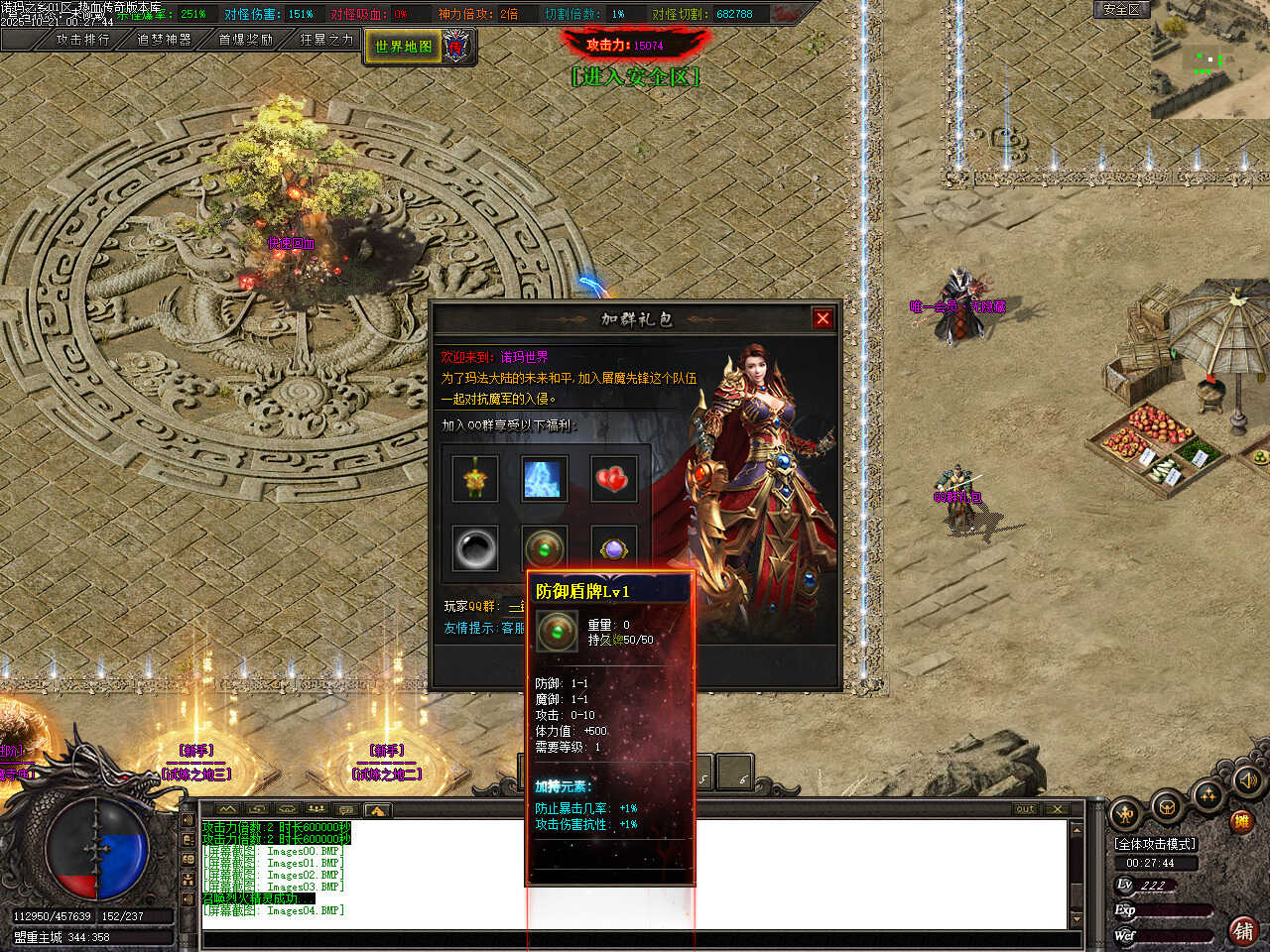Click the orange 摊 stall button
Viewport: 1270px width, 952px height.
[x=1240, y=821]
